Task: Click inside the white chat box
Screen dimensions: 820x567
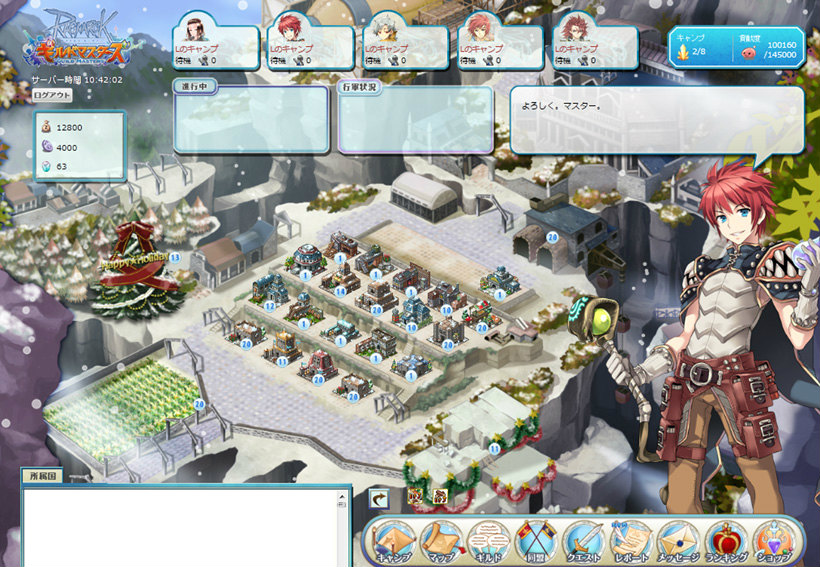Action: [185, 526]
